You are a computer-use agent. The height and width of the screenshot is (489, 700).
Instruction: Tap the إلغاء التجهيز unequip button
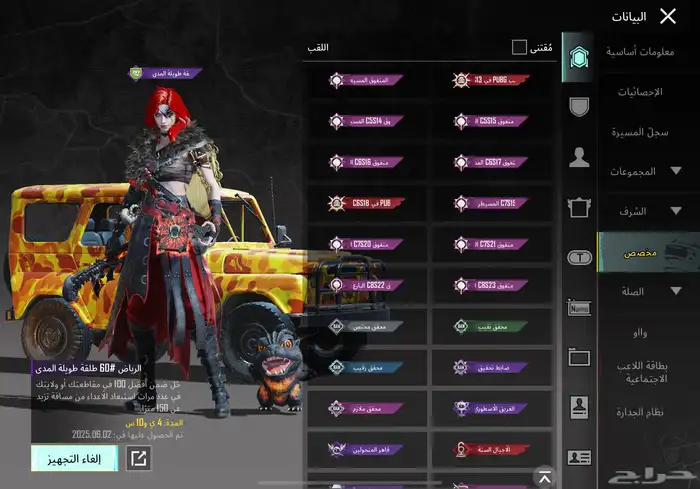coord(74,458)
